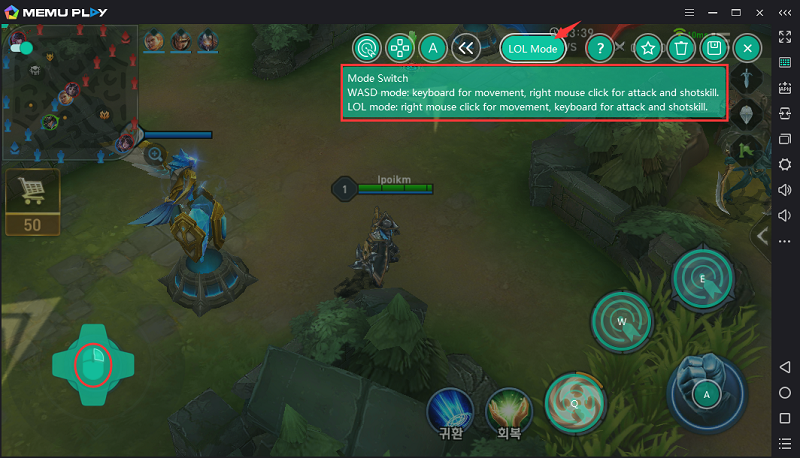Viewport: 800px width, 458px height.
Task: Use the 회복 heal spell
Action: point(508,410)
